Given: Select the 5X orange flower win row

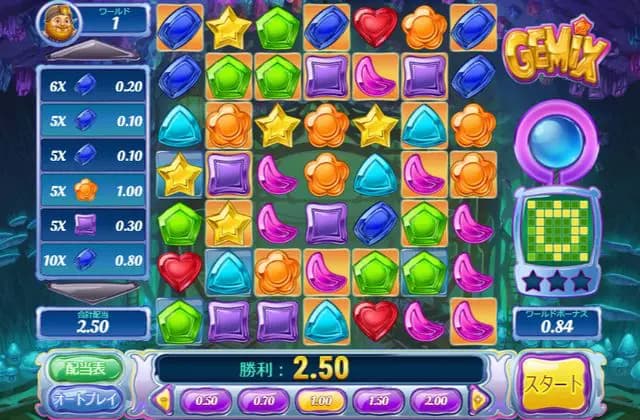Looking at the screenshot, I should [x=94, y=187].
